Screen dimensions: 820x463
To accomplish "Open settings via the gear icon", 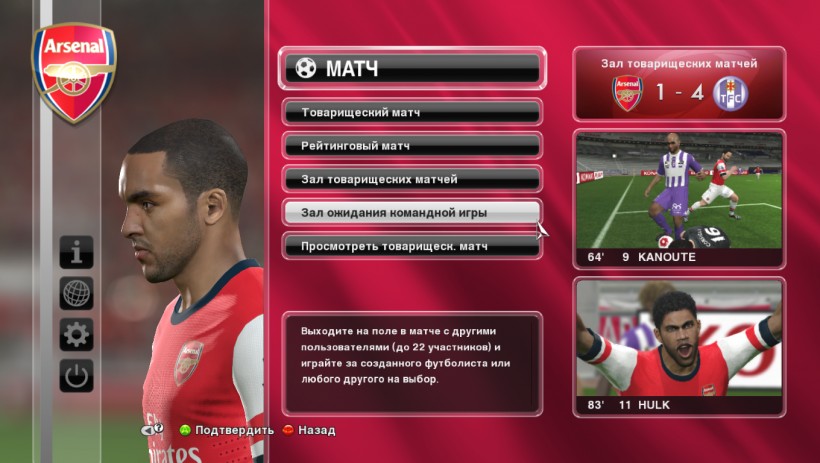I will (76, 335).
